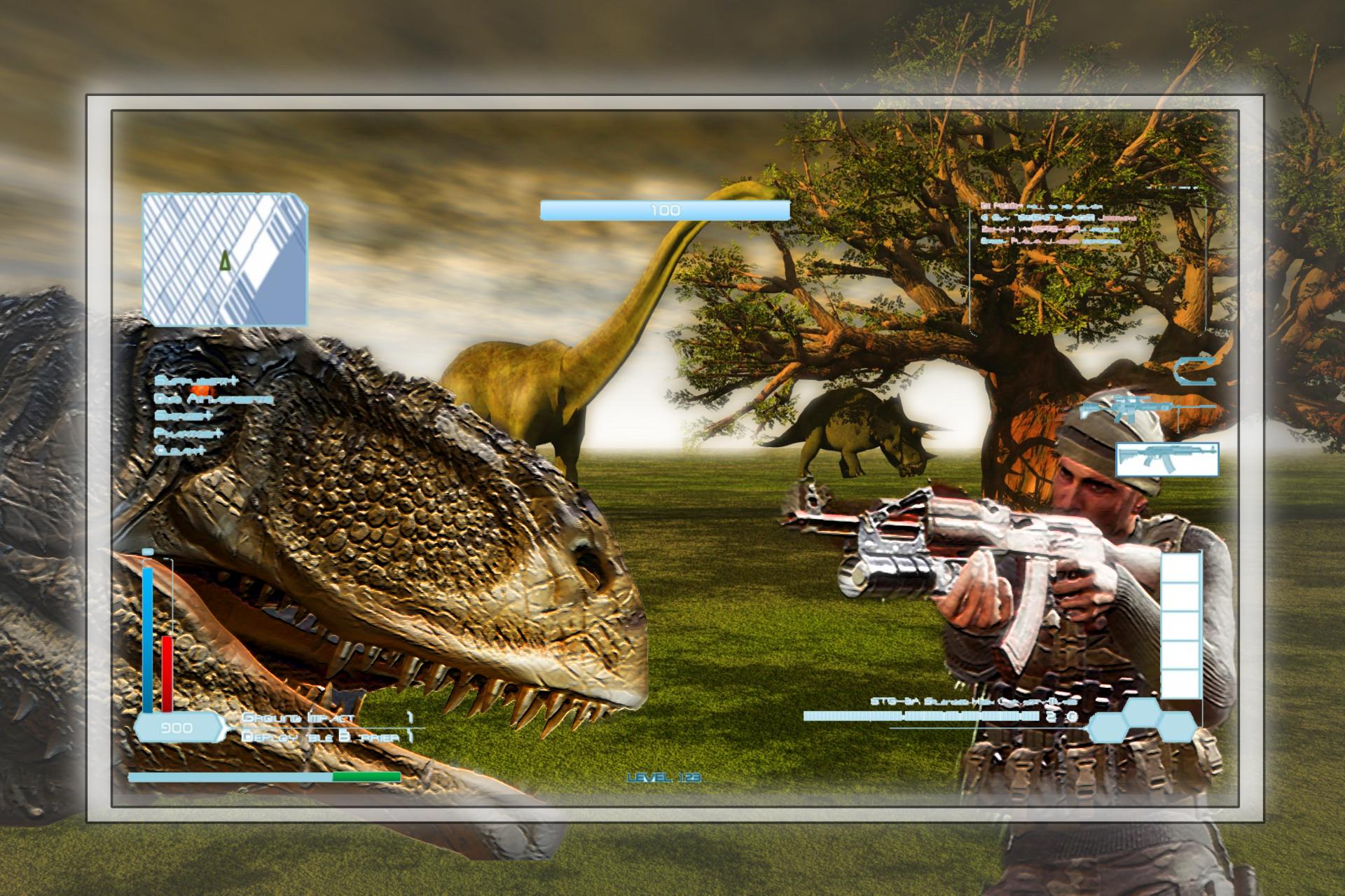
Task: Click the 900 ammo counter badge
Action: [x=179, y=728]
